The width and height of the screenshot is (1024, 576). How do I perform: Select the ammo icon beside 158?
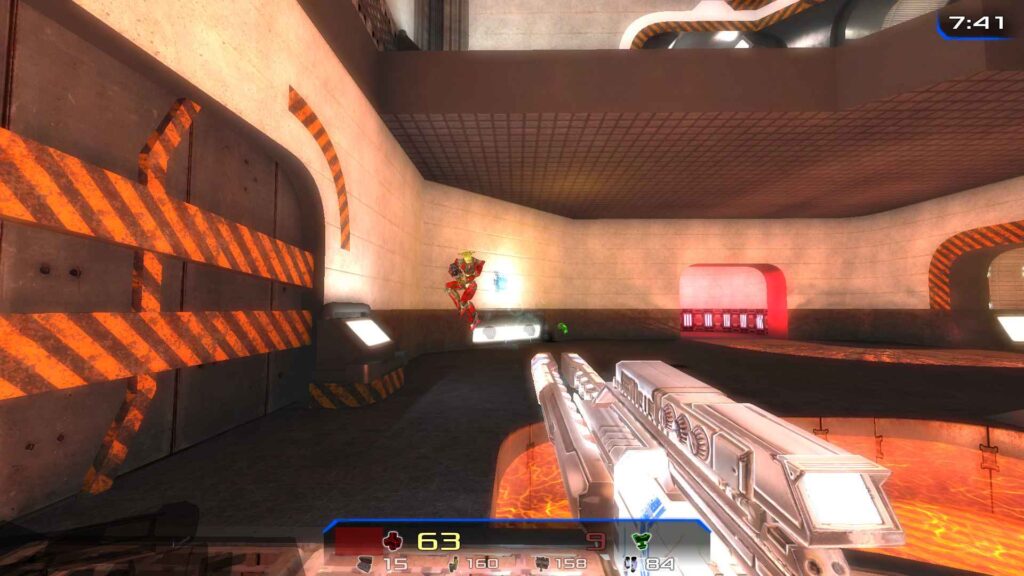pos(542,564)
